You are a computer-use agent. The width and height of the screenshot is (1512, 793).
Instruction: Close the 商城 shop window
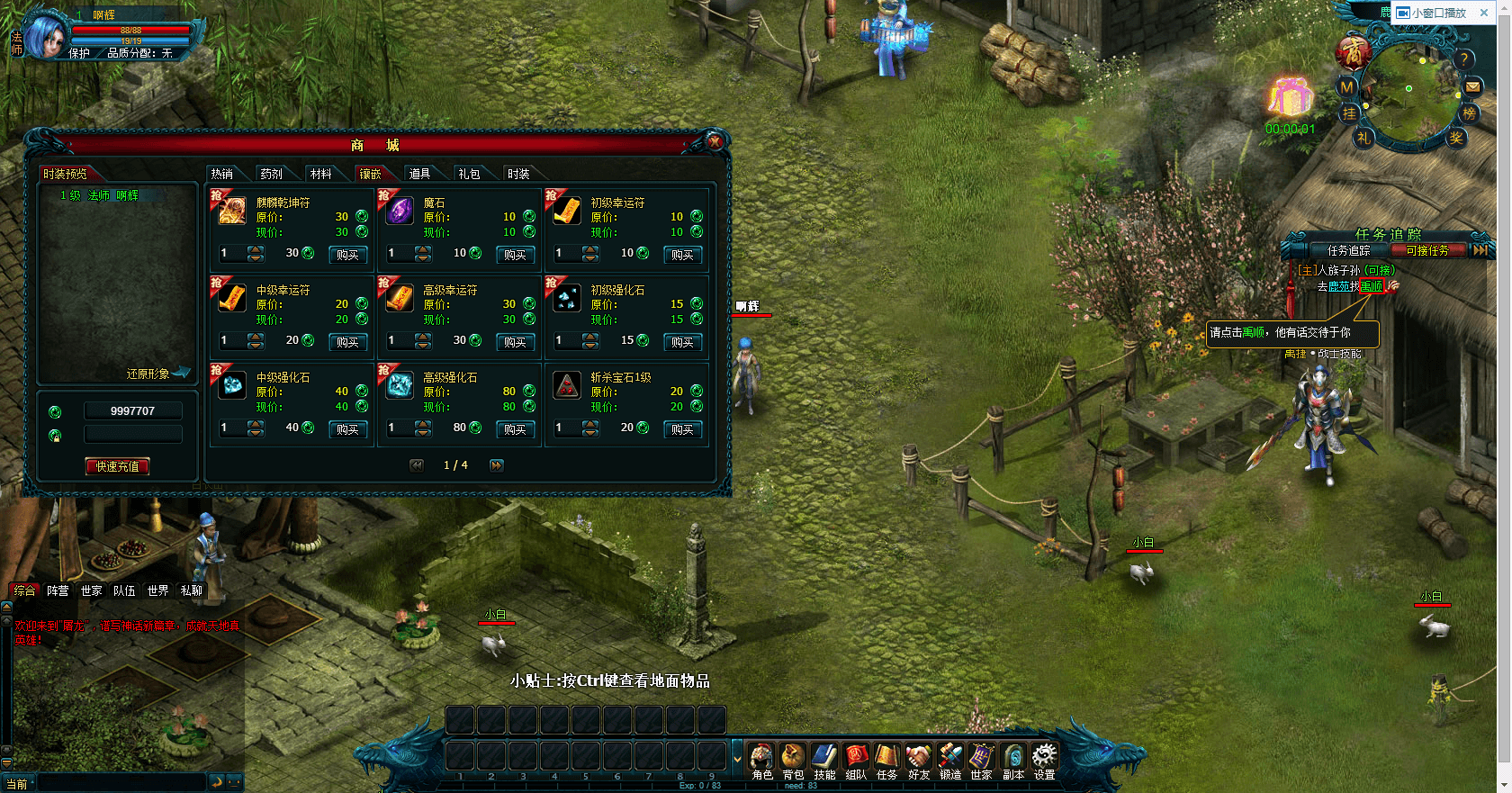715,142
